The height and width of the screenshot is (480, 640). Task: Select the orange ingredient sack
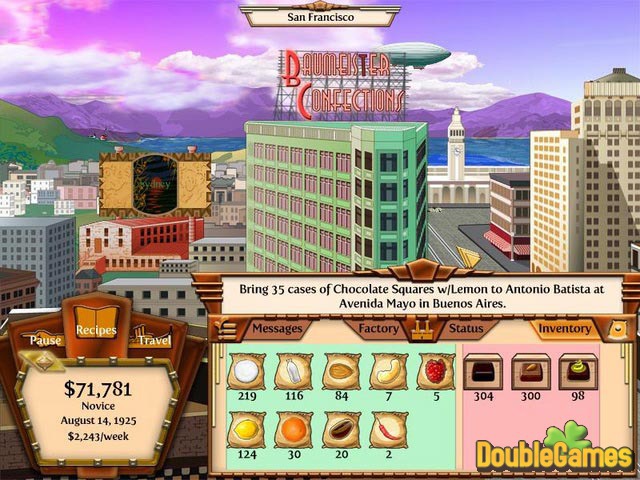click(292, 429)
